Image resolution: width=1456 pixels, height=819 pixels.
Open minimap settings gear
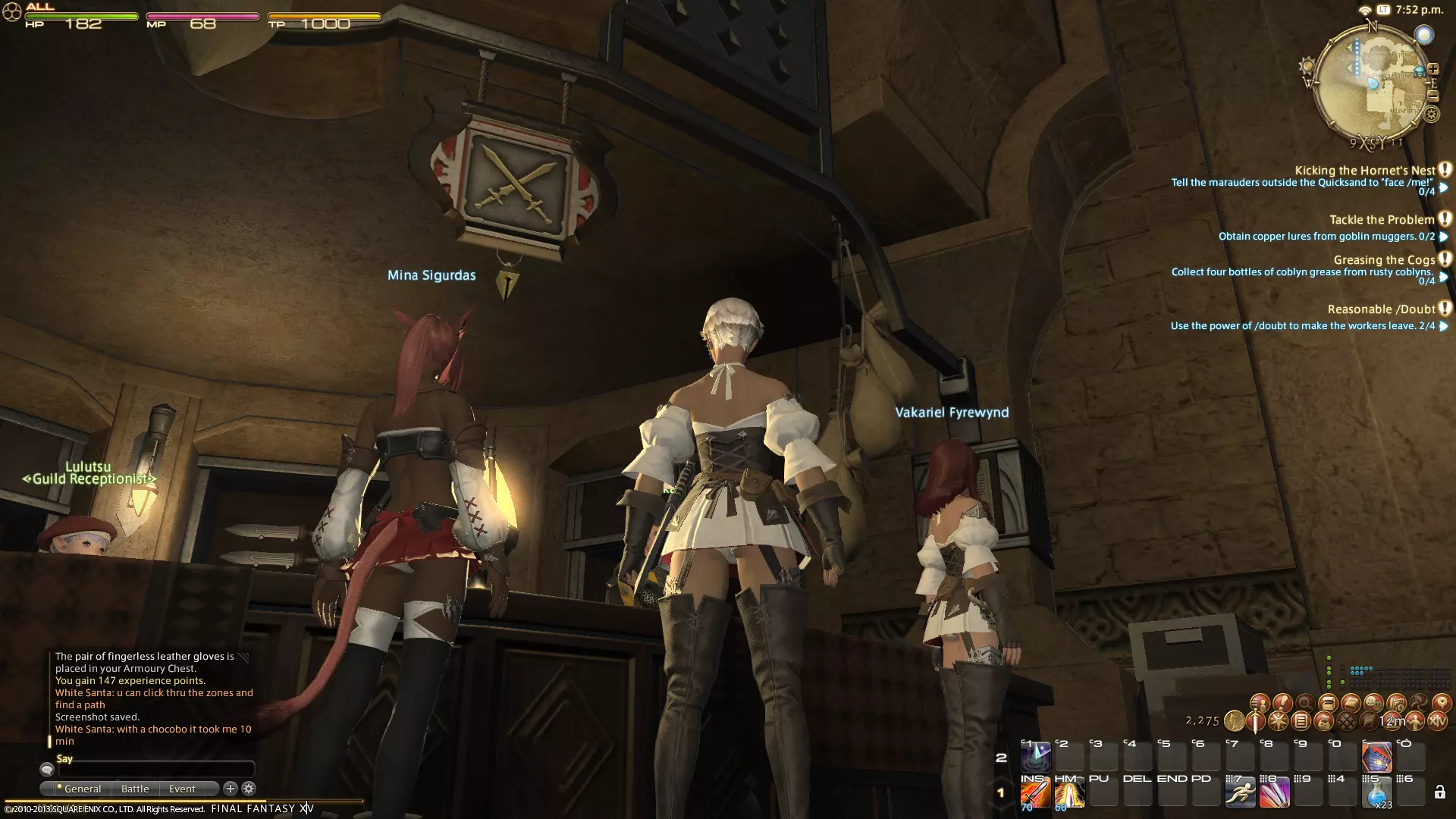tap(1431, 115)
